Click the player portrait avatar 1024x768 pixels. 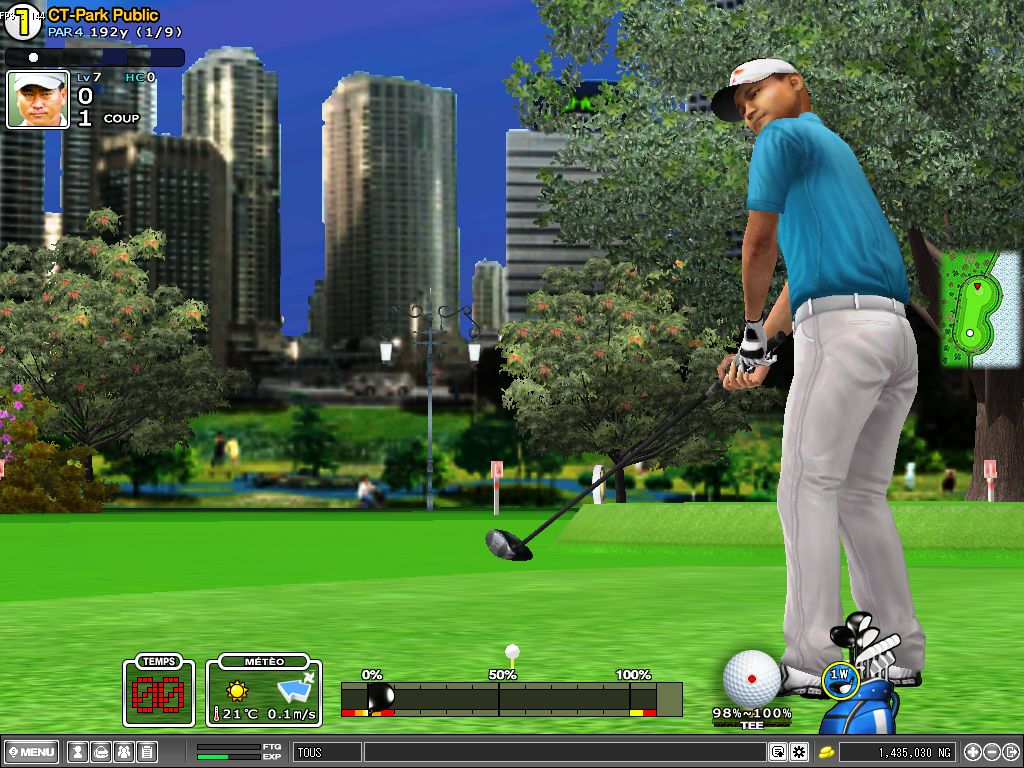[38, 99]
